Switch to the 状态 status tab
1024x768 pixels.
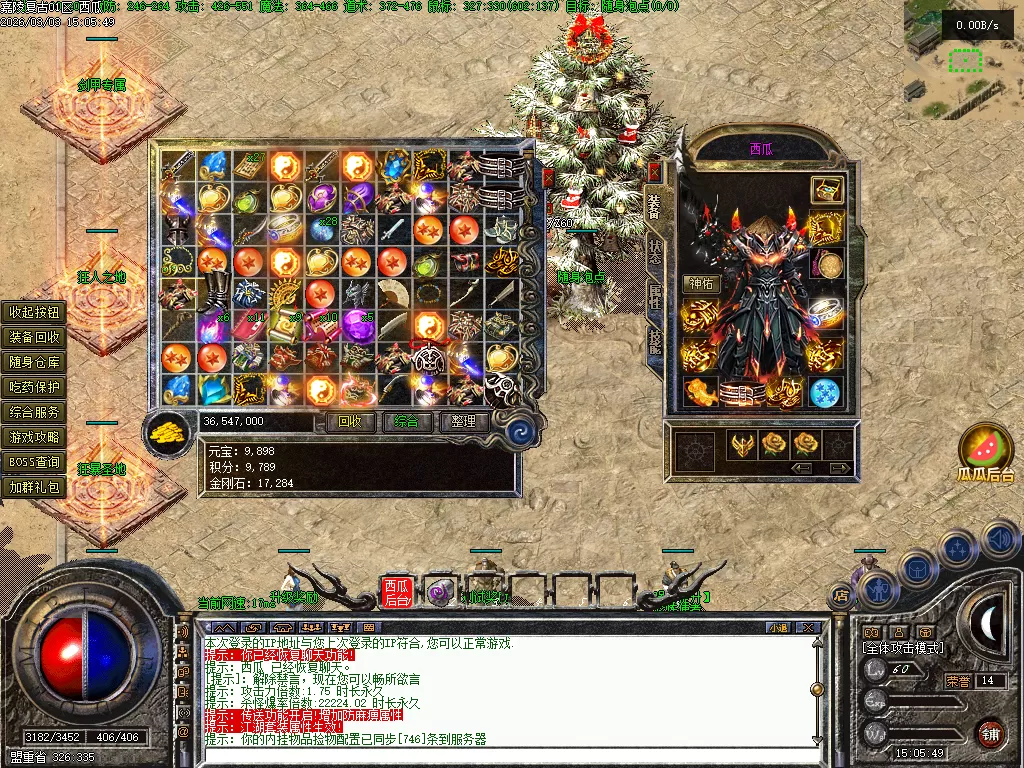[x=655, y=252]
